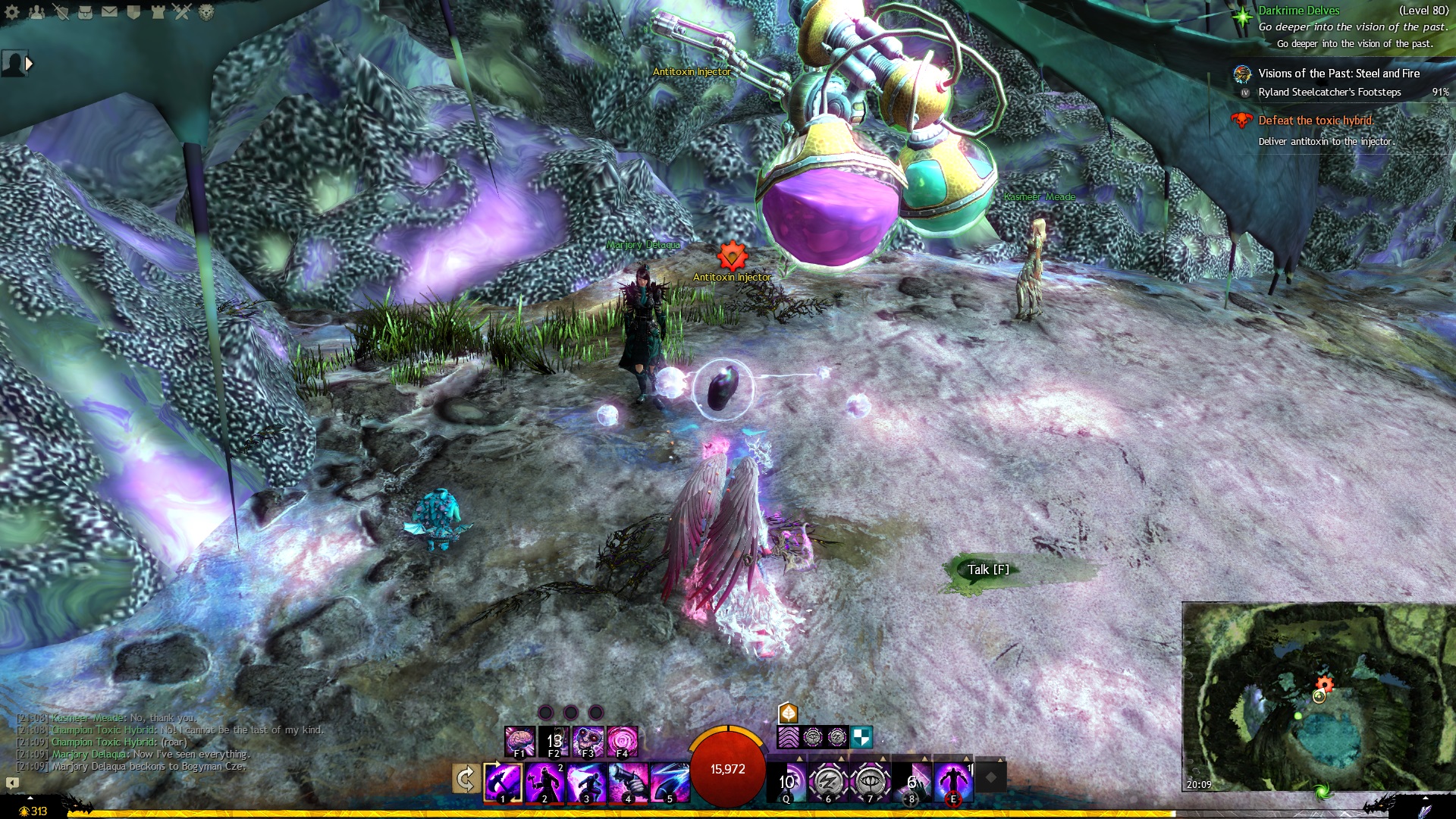Use the pink spiral shatter skill F4
This screenshot has height=819, width=1456.
coord(622,740)
